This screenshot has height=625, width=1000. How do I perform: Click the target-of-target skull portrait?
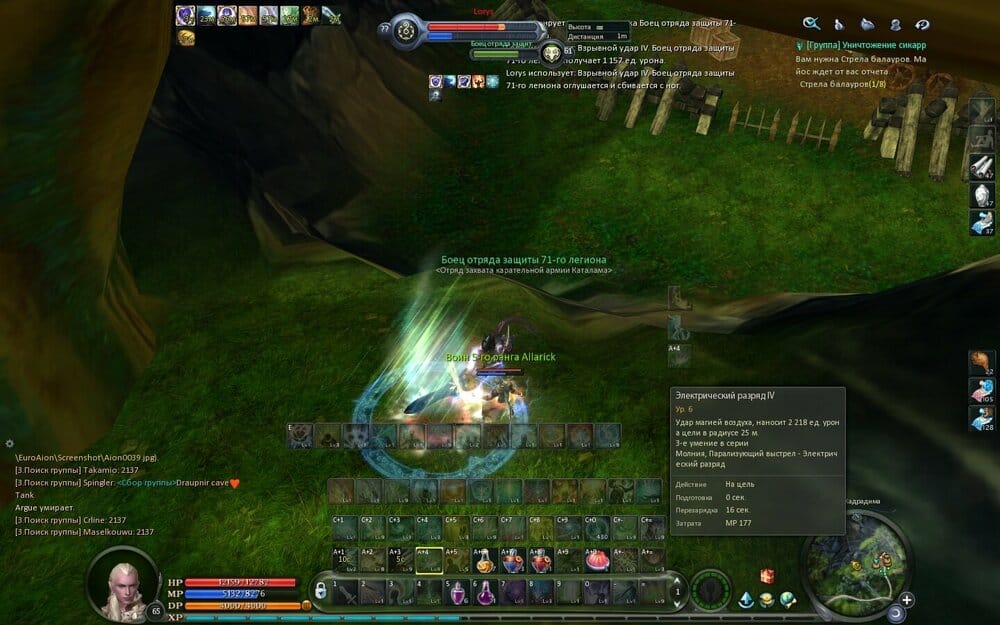(551, 53)
